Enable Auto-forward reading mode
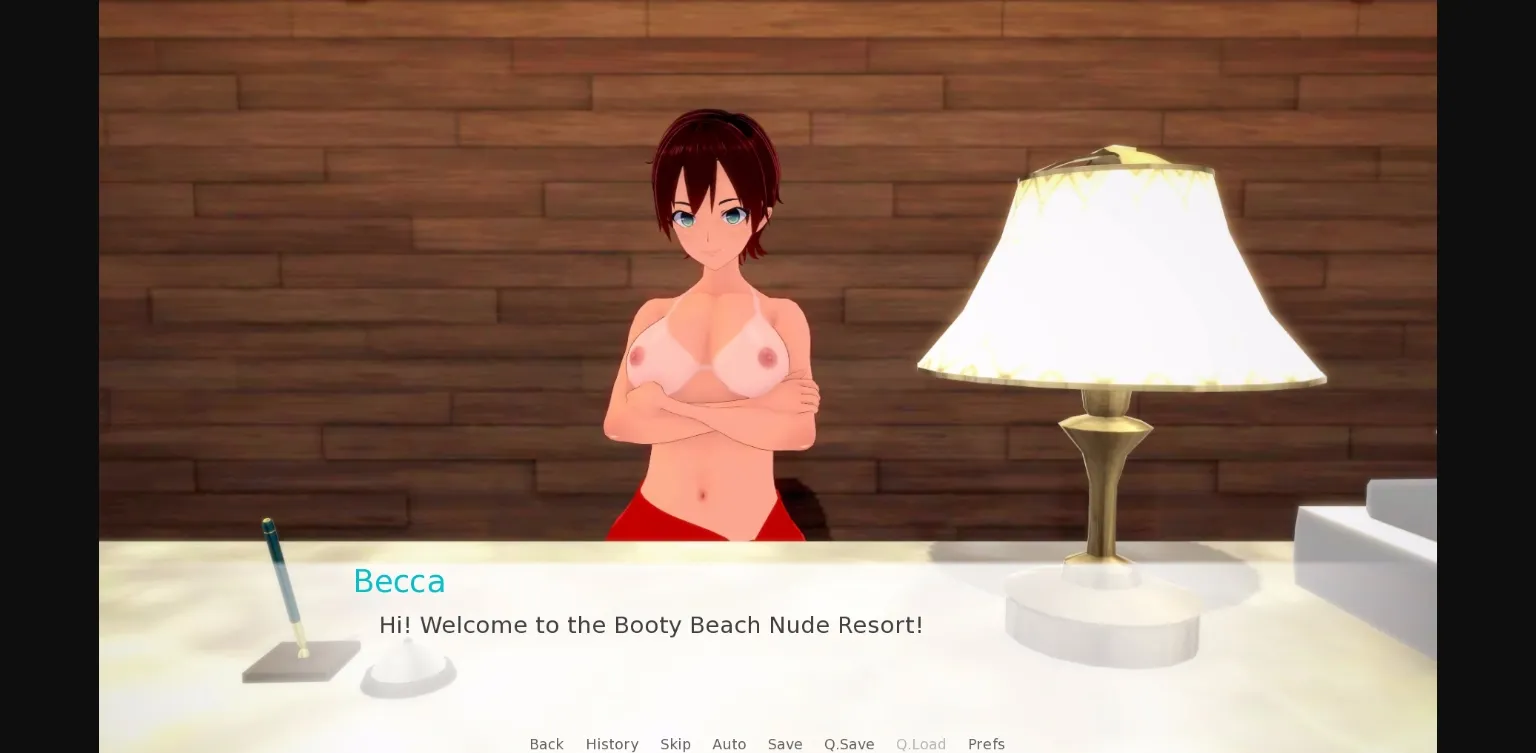The width and height of the screenshot is (1536, 753). coord(729,744)
